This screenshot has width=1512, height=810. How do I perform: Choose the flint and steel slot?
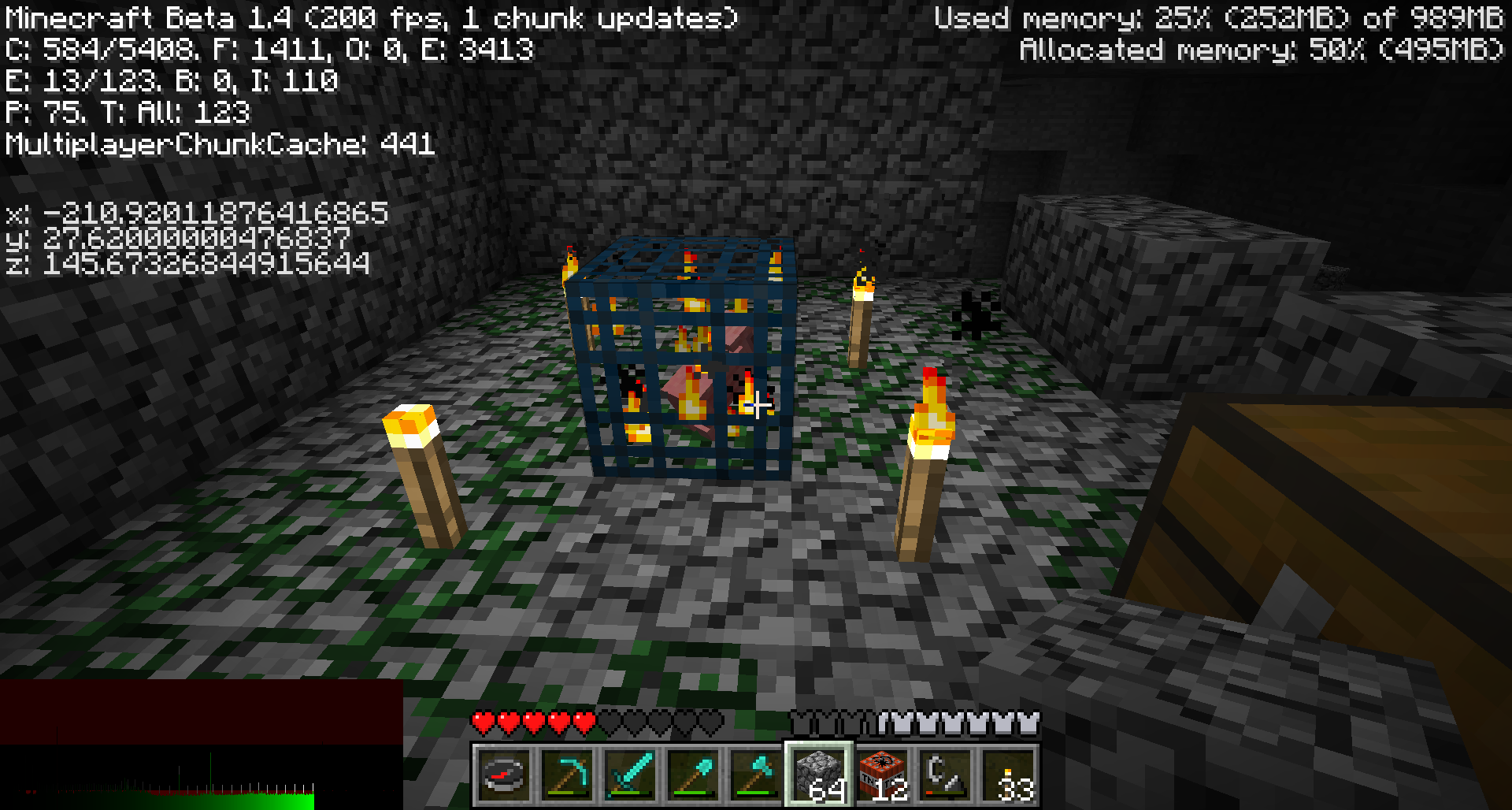click(x=945, y=775)
